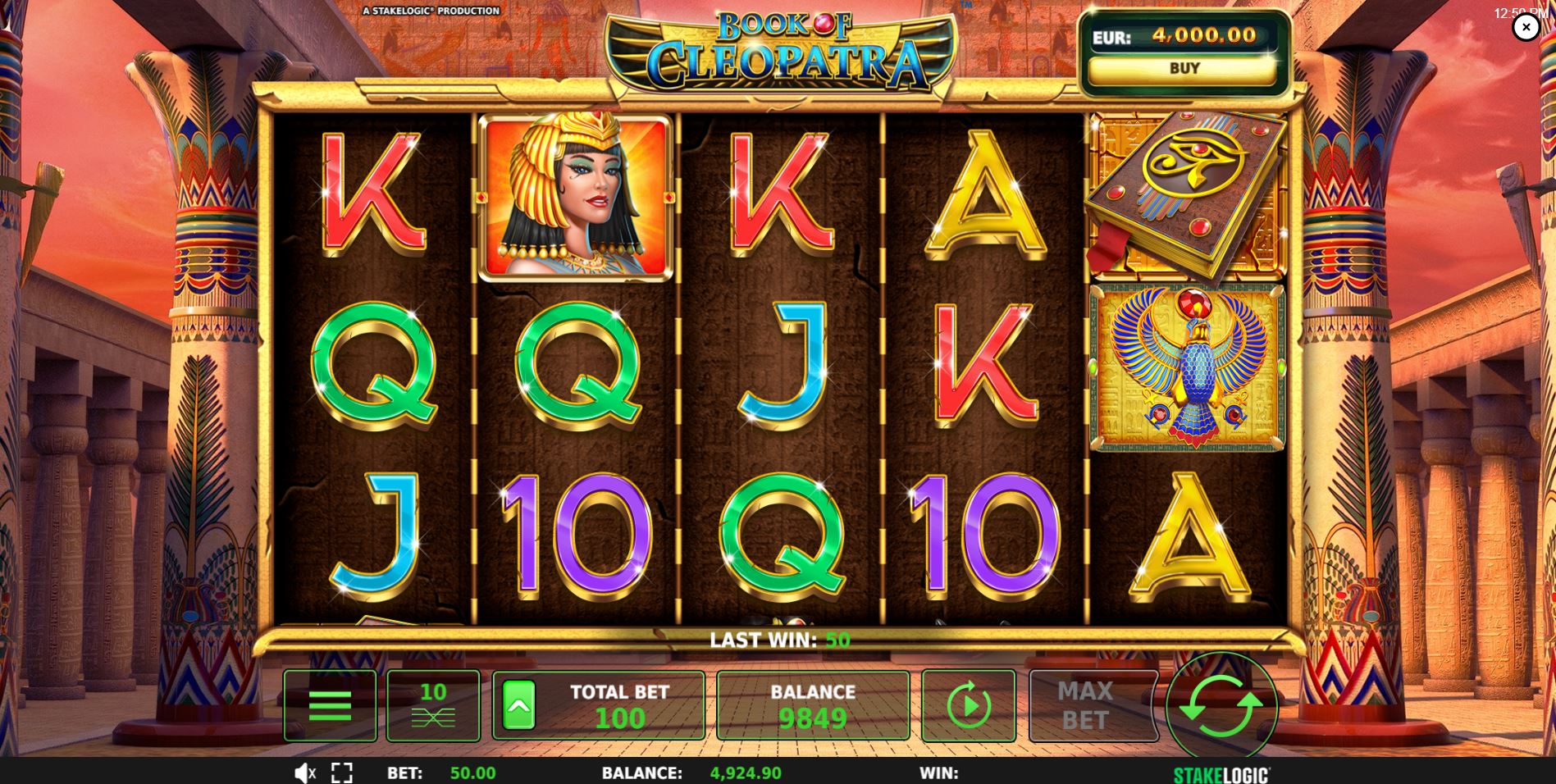
Task: Select the Book of Cleopatra scatter symbol
Action: (1184, 194)
